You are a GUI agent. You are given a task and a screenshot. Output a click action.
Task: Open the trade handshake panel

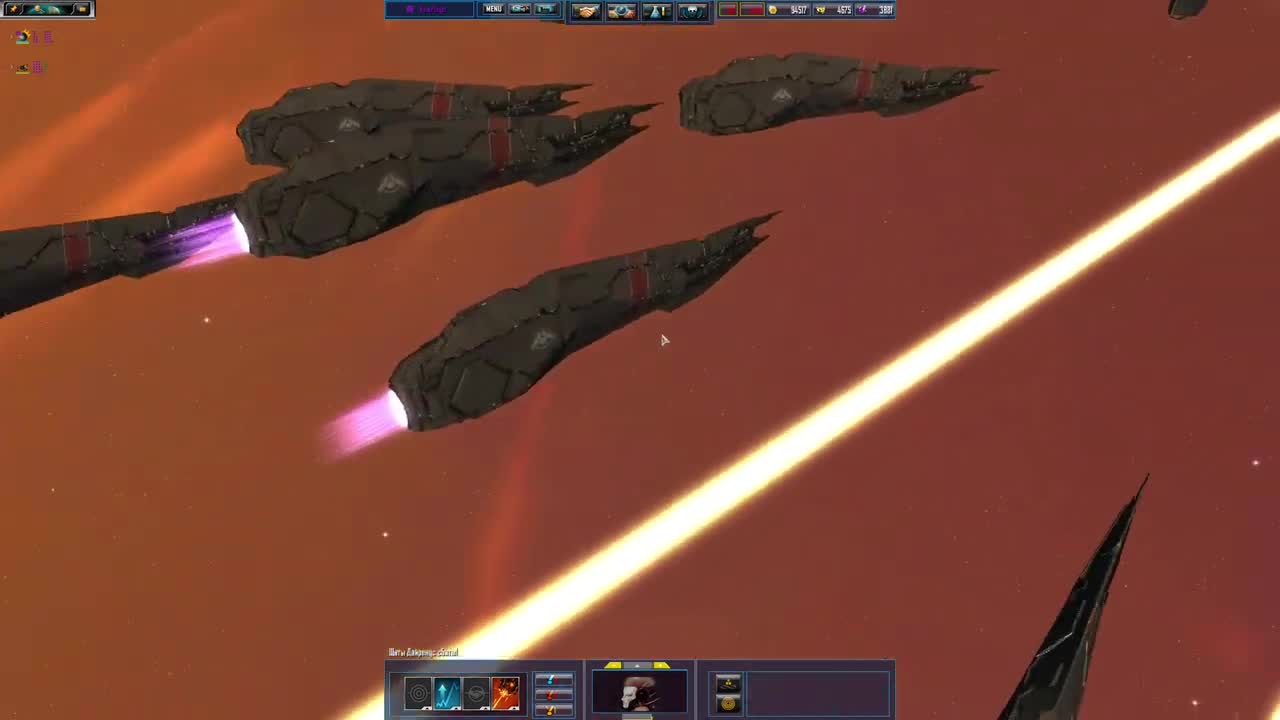coord(588,9)
